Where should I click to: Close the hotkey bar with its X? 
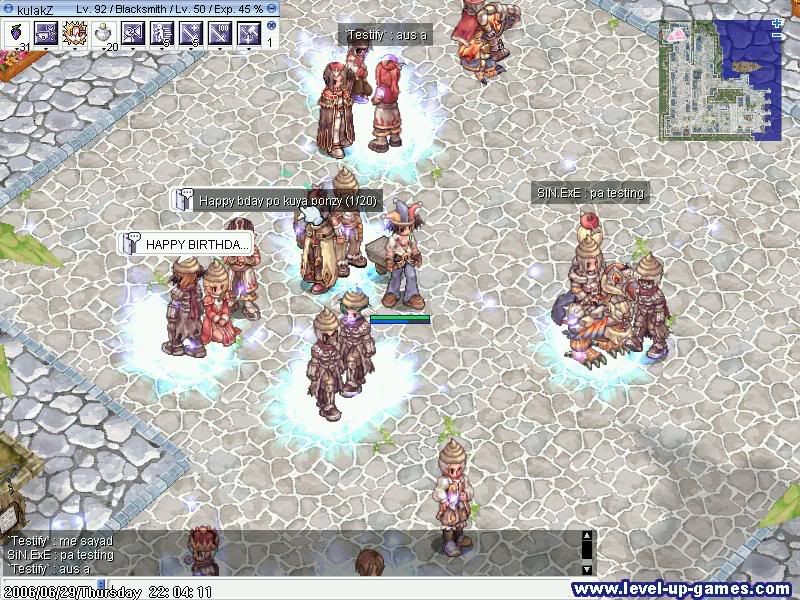click(x=271, y=25)
